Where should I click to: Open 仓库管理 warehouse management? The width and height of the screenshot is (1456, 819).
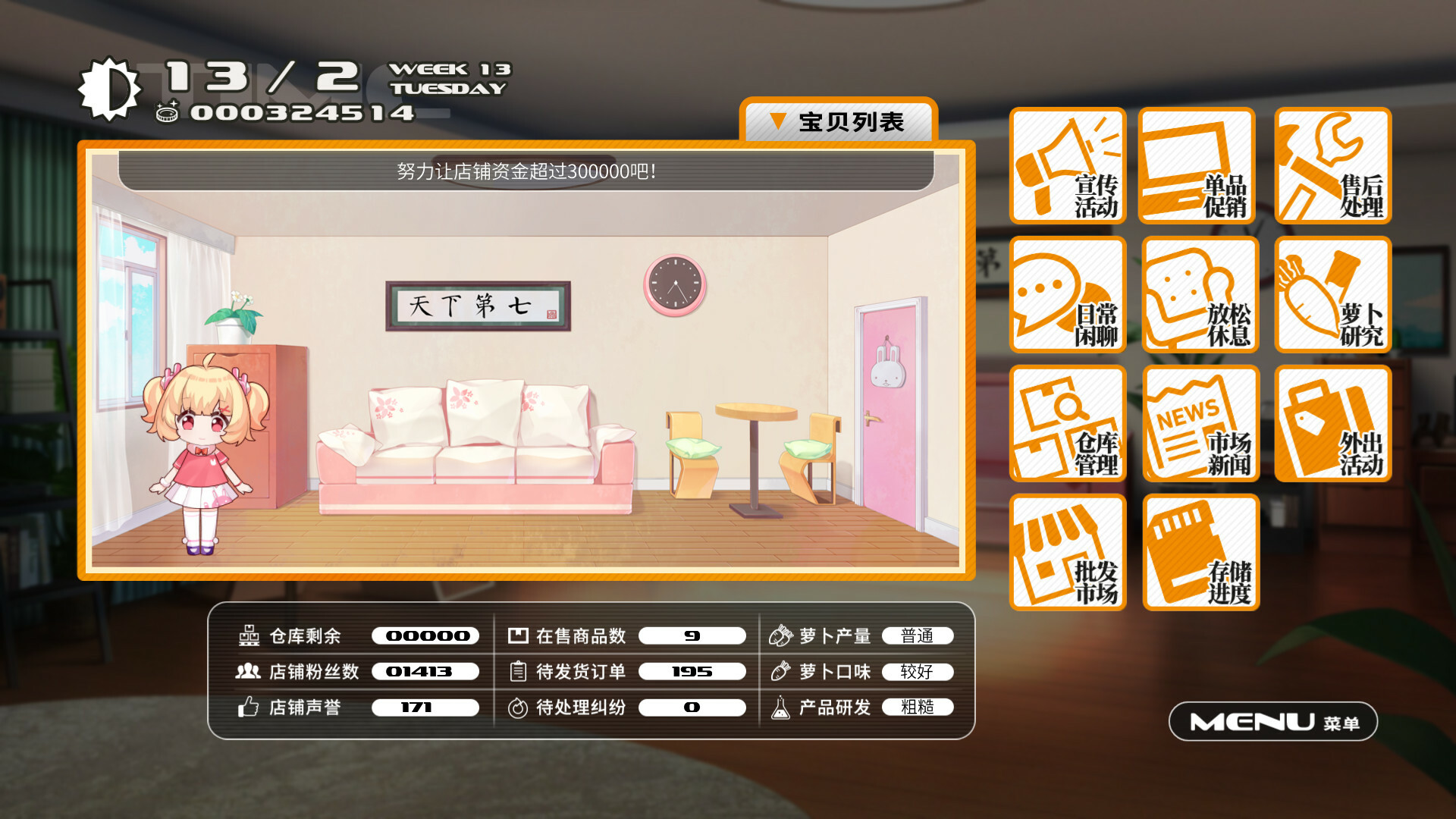(x=1068, y=423)
